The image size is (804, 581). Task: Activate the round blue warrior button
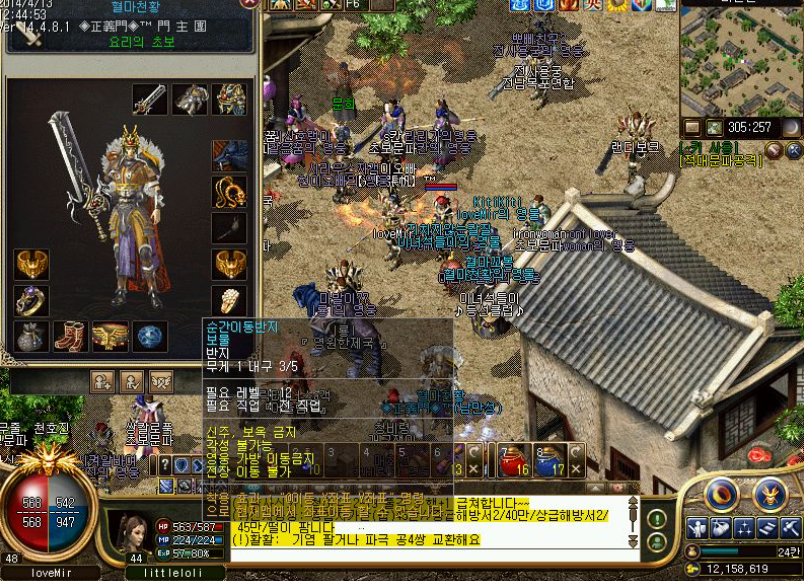[769, 494]
